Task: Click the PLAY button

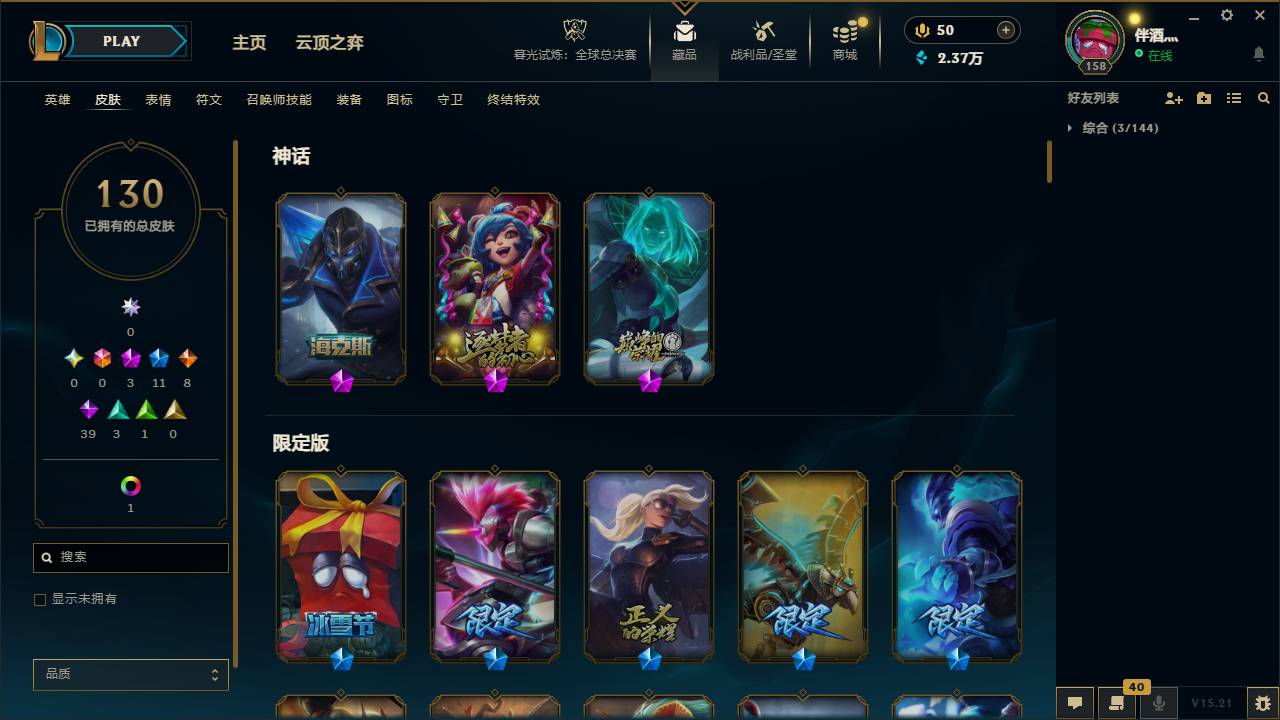Action: tap(120, 41)
